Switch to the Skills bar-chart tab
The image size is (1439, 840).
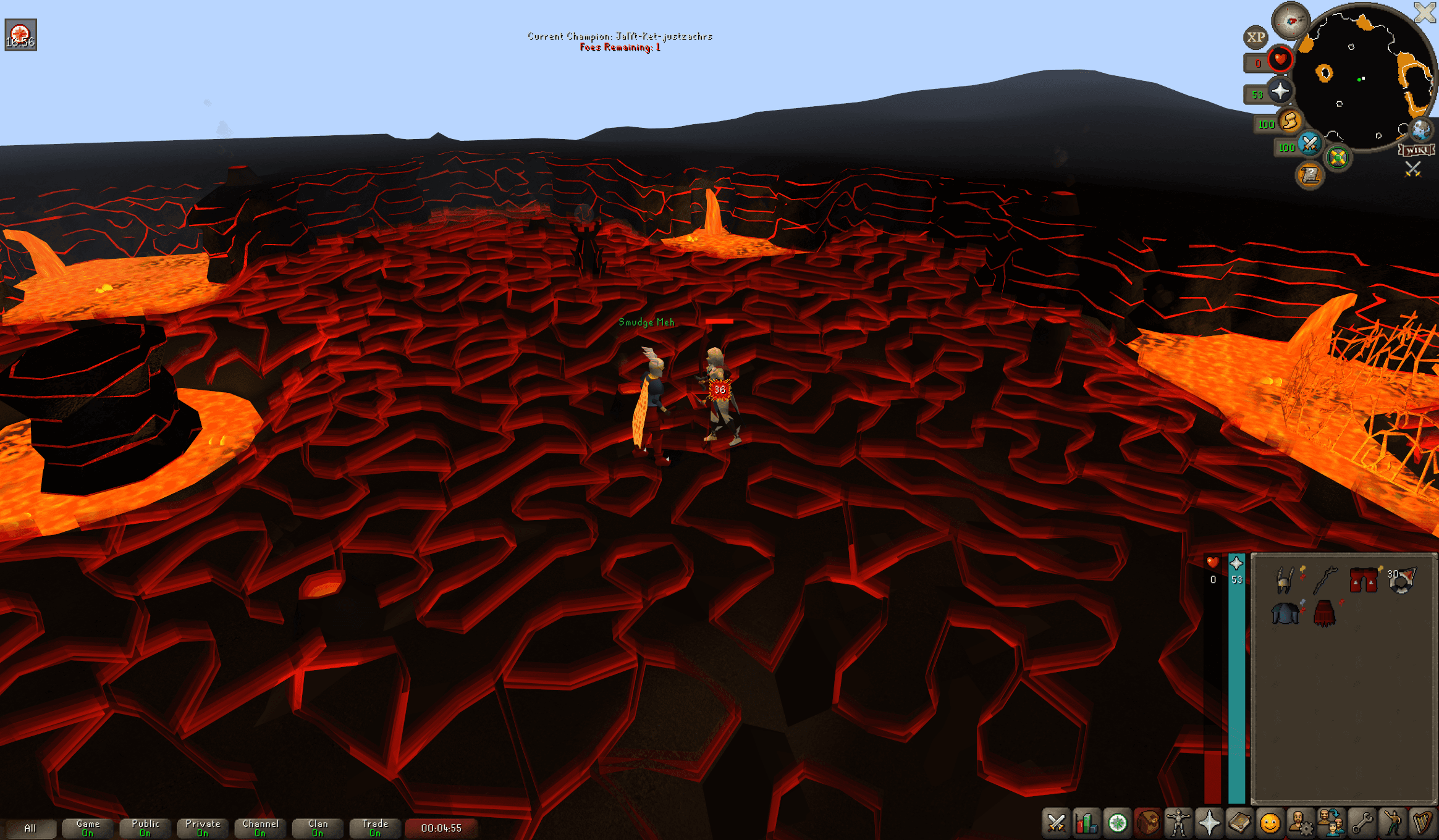click(1086, 823)
